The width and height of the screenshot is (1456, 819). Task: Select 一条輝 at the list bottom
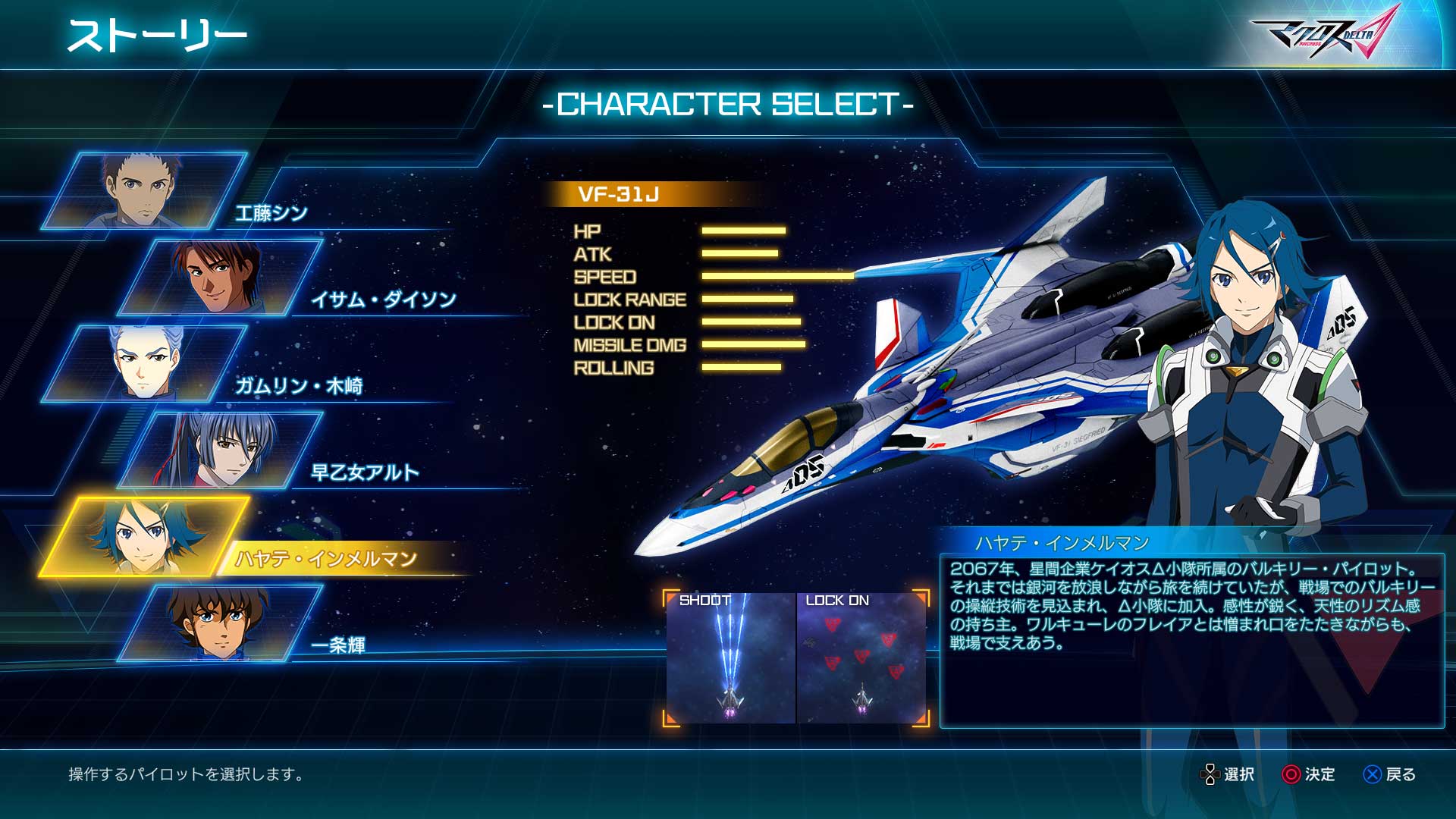pyautogui.click(x=220, y=623)
